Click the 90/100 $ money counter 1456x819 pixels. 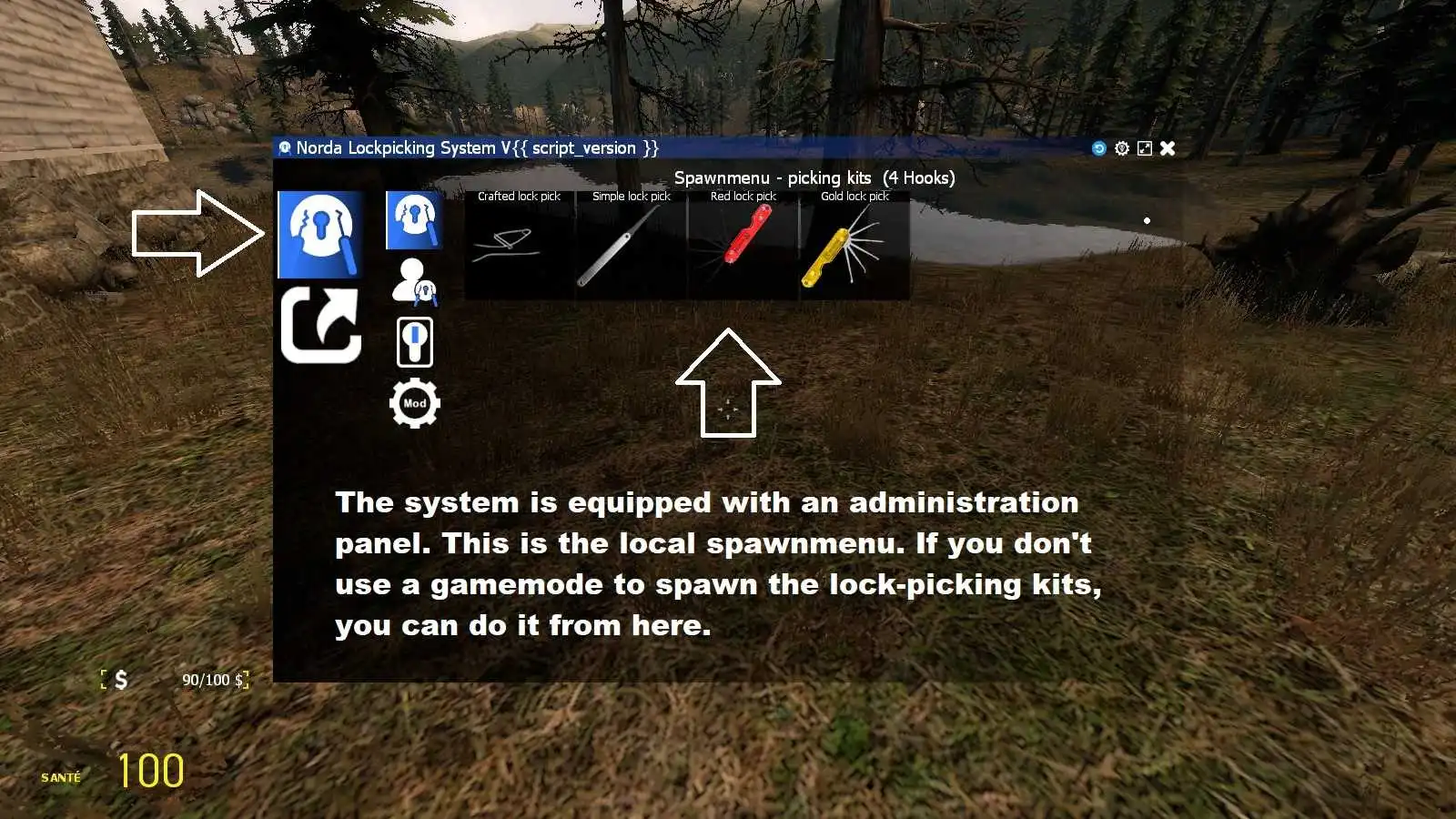click(x=213, y=680)
